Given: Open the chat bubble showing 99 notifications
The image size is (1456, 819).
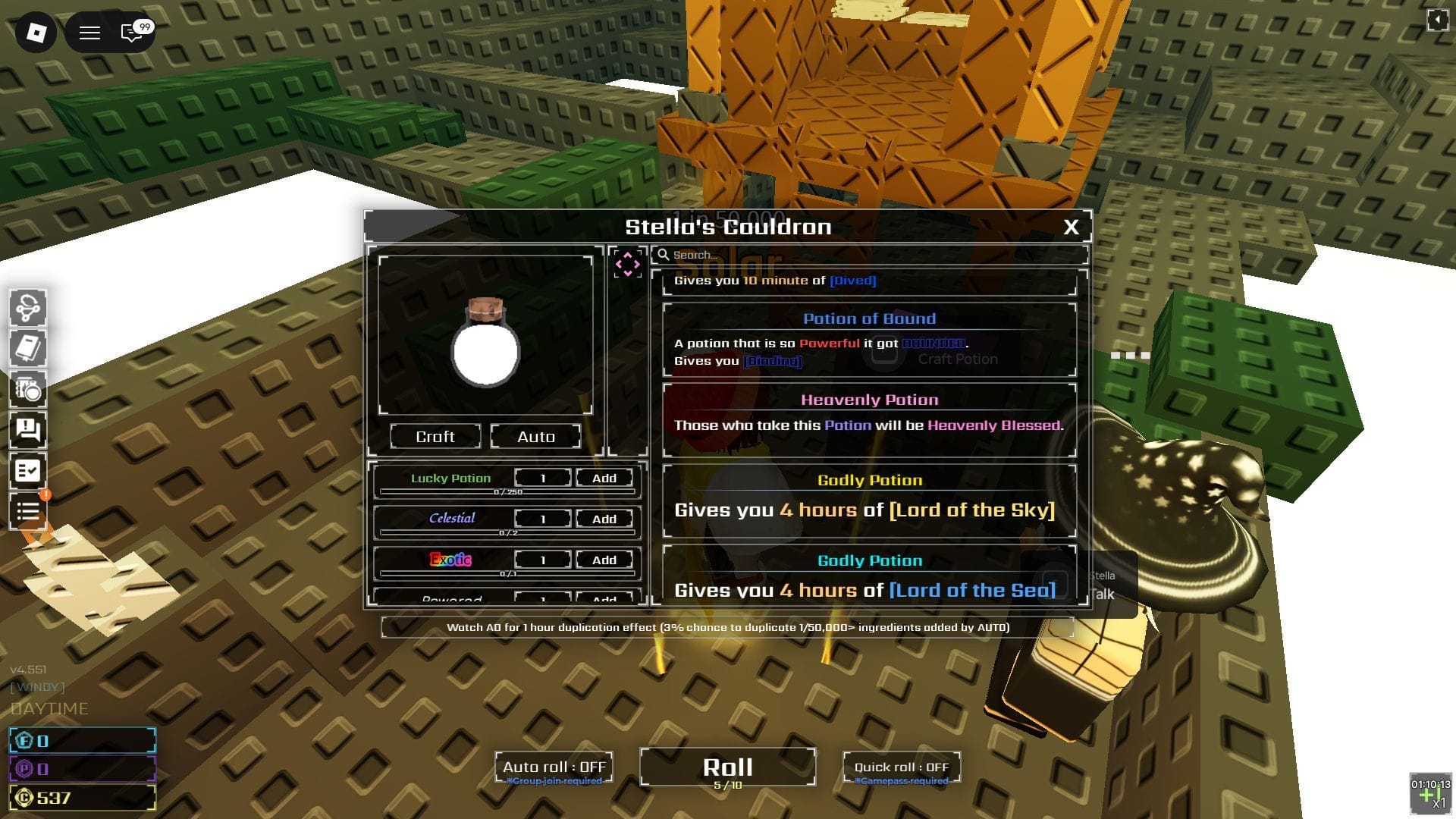Looking at the screenshot, I should pyautogui.click(x=130, y=33).
